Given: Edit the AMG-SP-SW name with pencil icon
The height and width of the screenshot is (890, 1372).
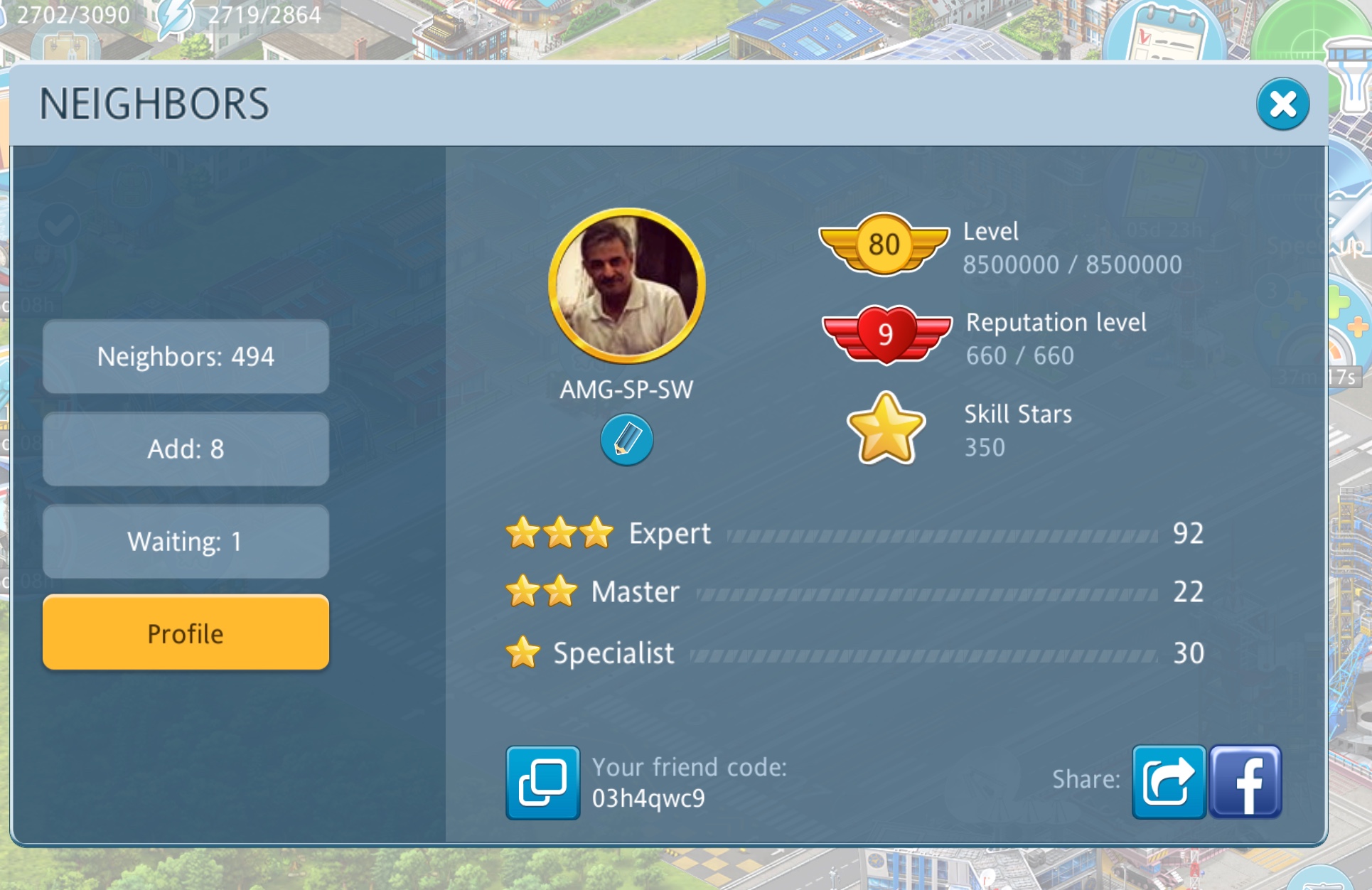Looking at the screenshot, I should click(x=626, y=440).
